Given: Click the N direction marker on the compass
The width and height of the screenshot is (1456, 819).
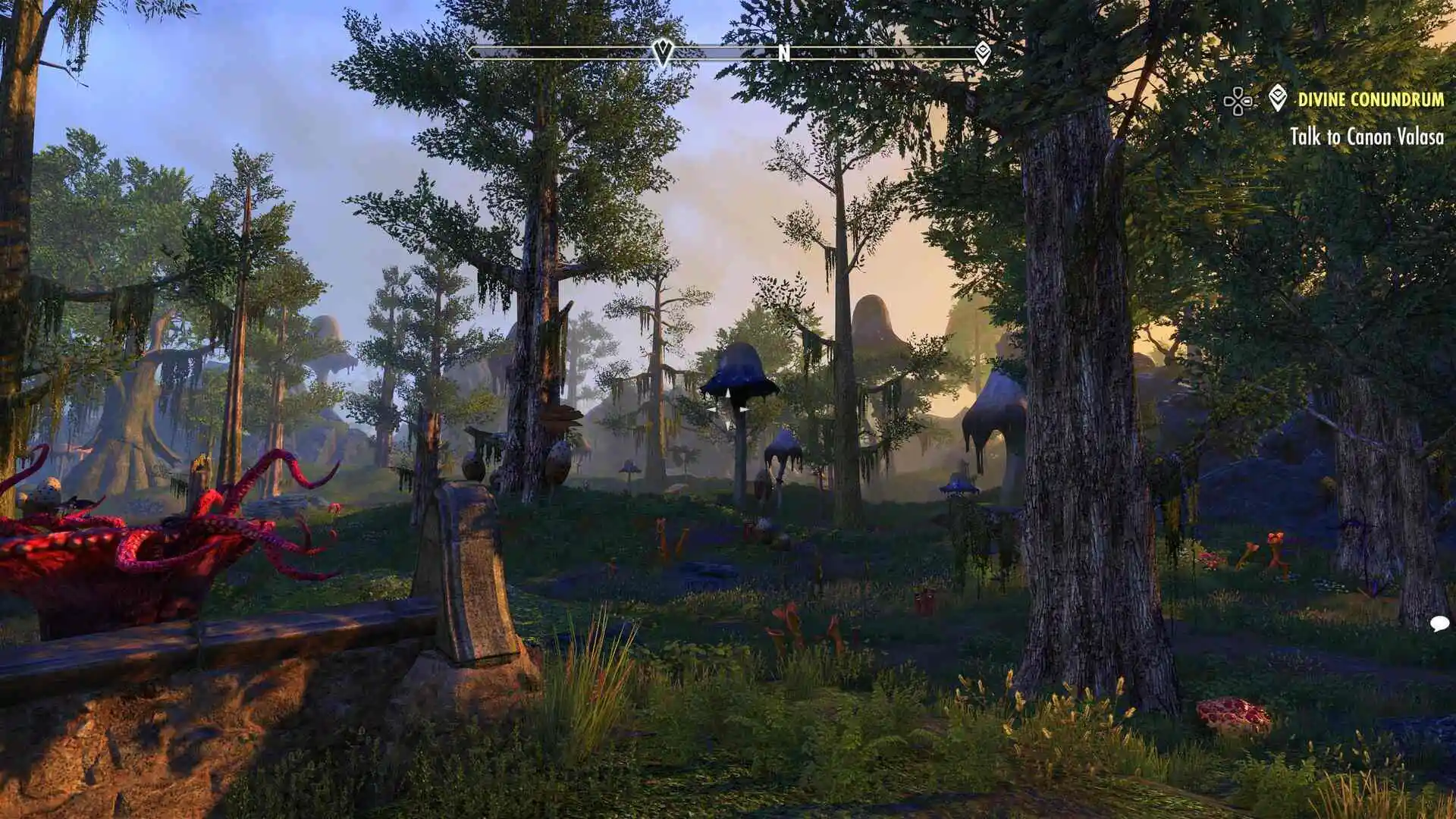Looking at the screenshot, I should tap(785, 54).
